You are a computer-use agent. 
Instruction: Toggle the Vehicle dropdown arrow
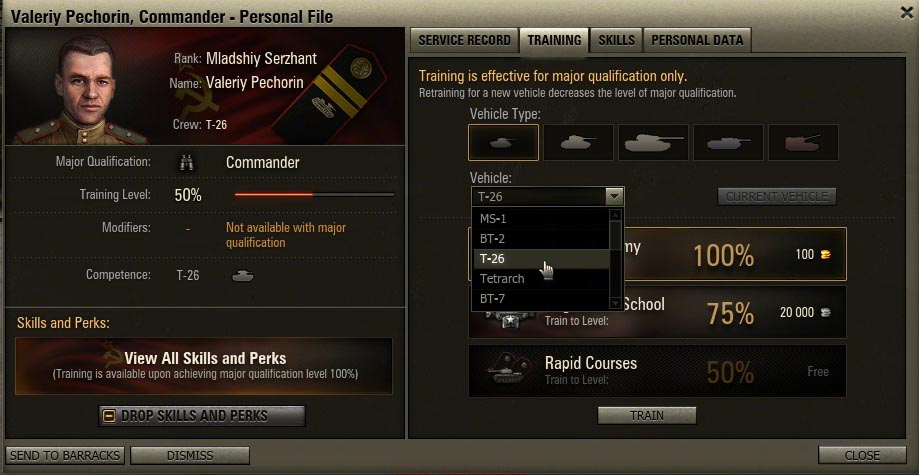[x=614, y=197]
